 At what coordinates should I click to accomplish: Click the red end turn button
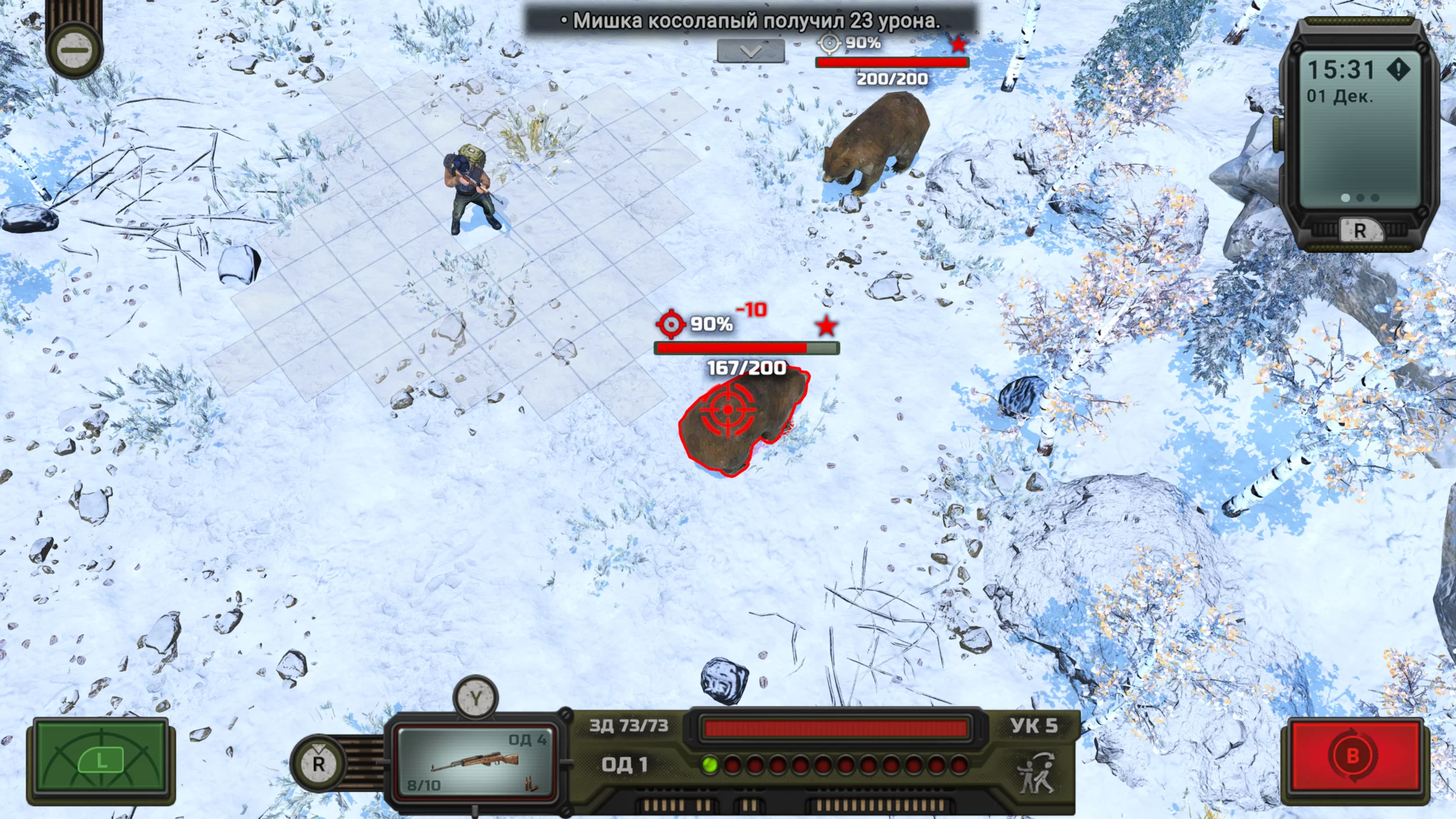(x=1352, y=756)
